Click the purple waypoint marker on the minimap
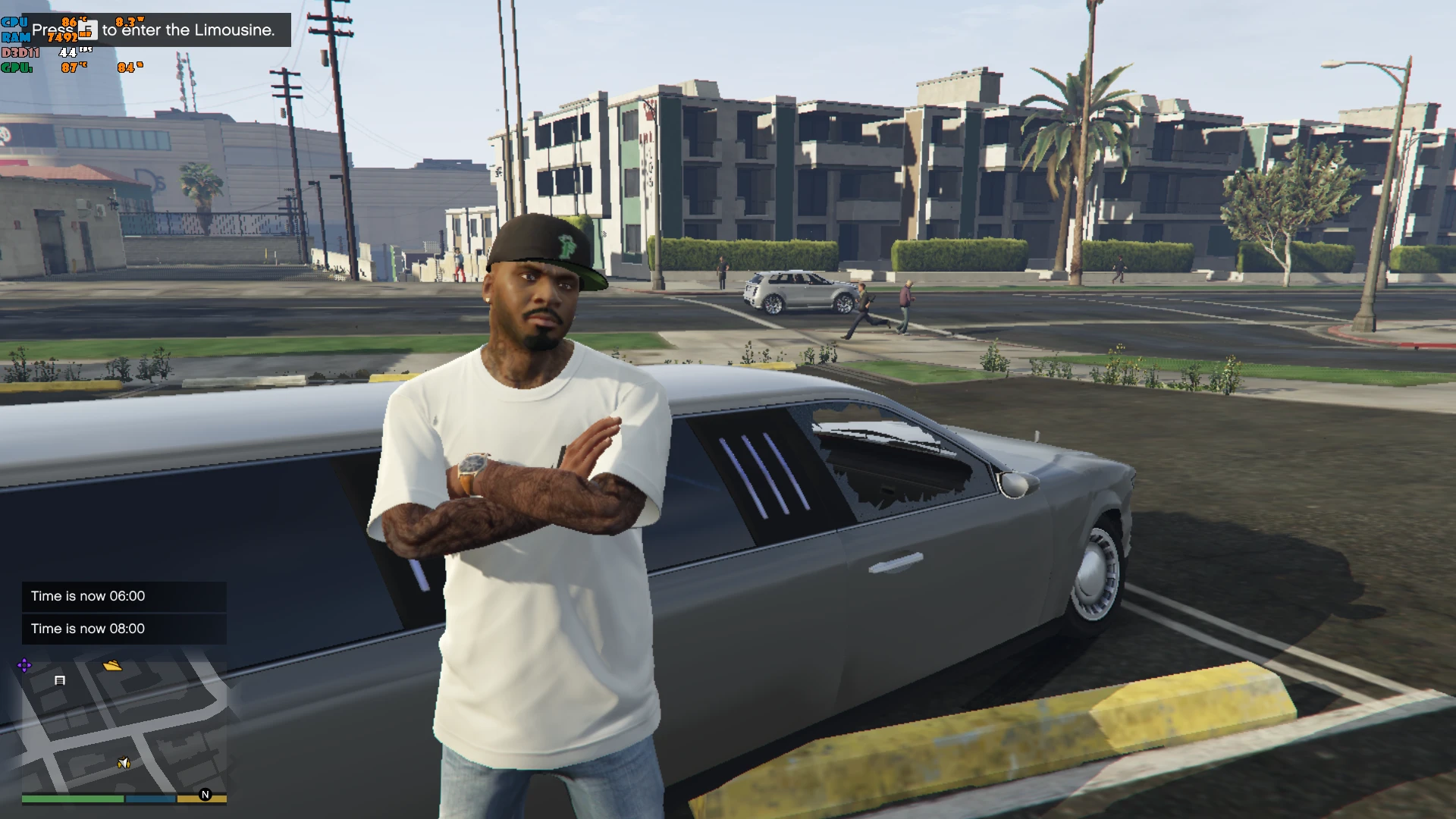1456x819 pixels. 24,665
